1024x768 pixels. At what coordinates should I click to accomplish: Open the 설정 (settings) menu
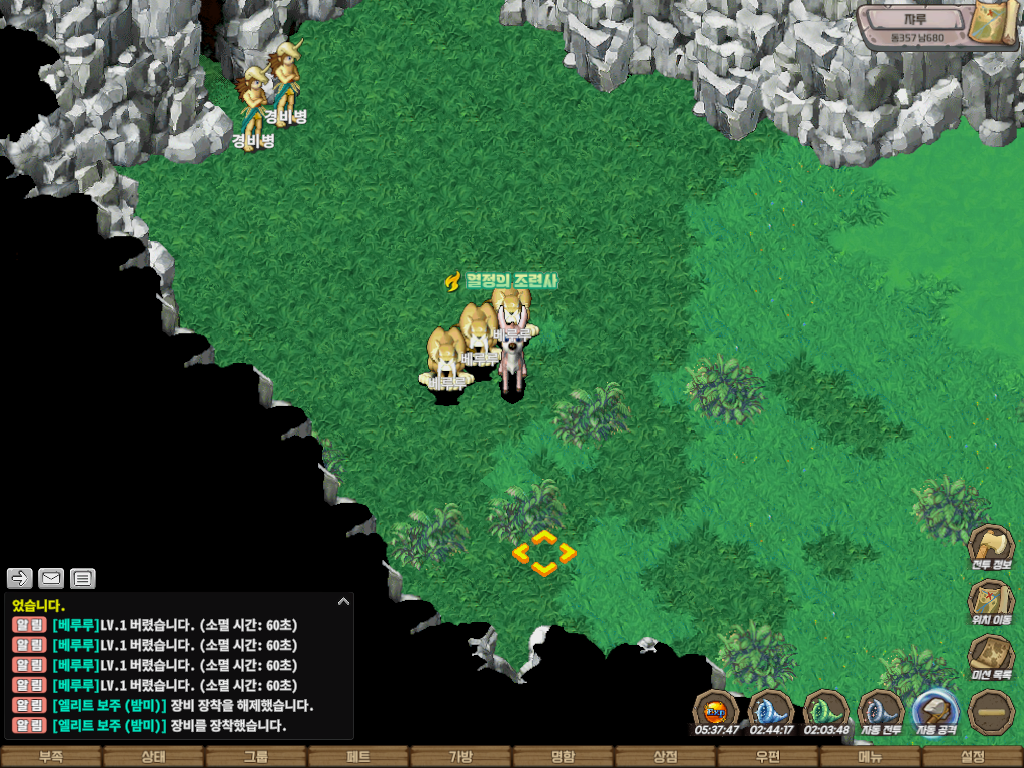(x=972, y=757)
